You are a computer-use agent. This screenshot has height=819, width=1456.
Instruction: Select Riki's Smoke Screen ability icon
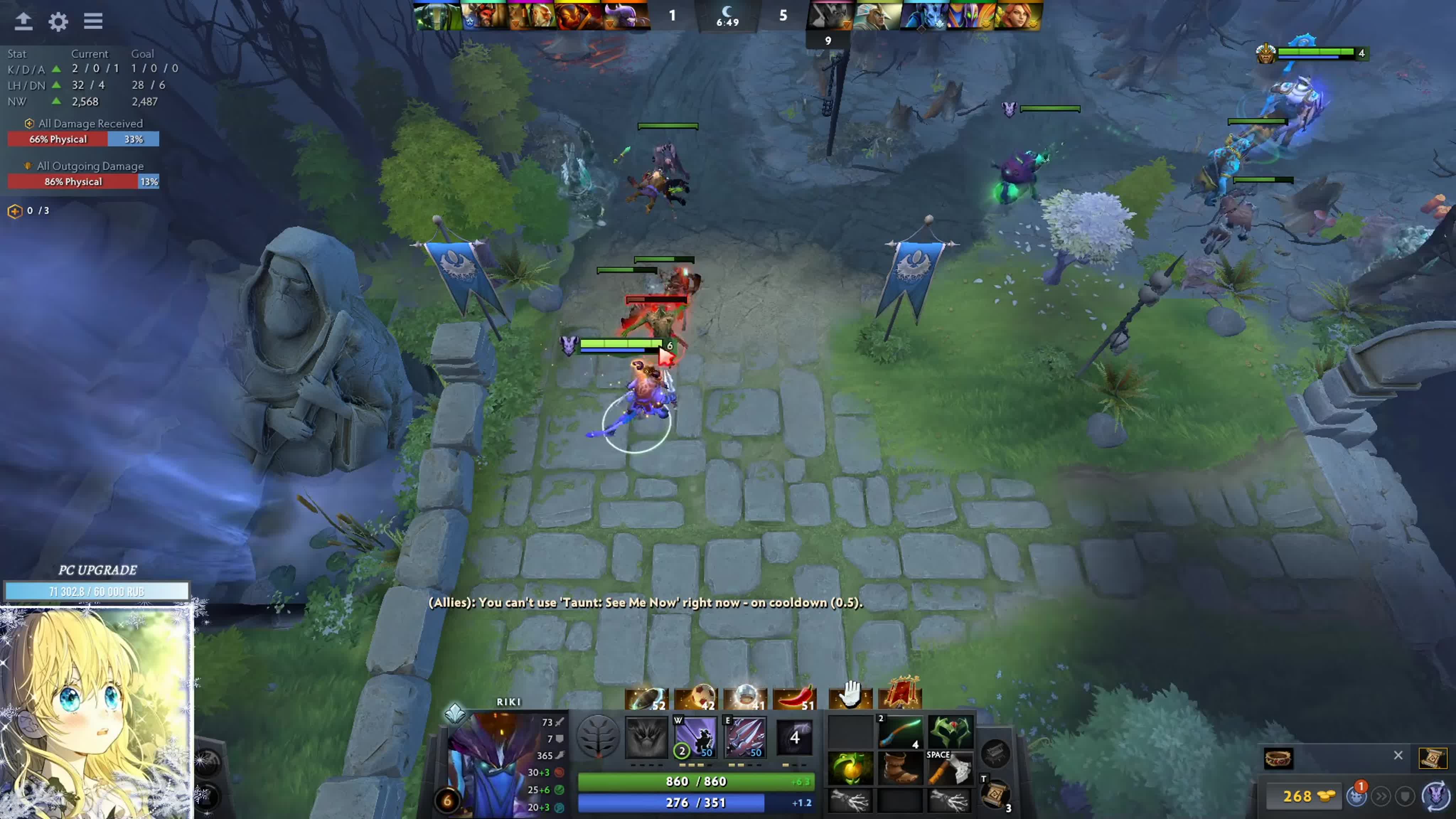point(647,737)
